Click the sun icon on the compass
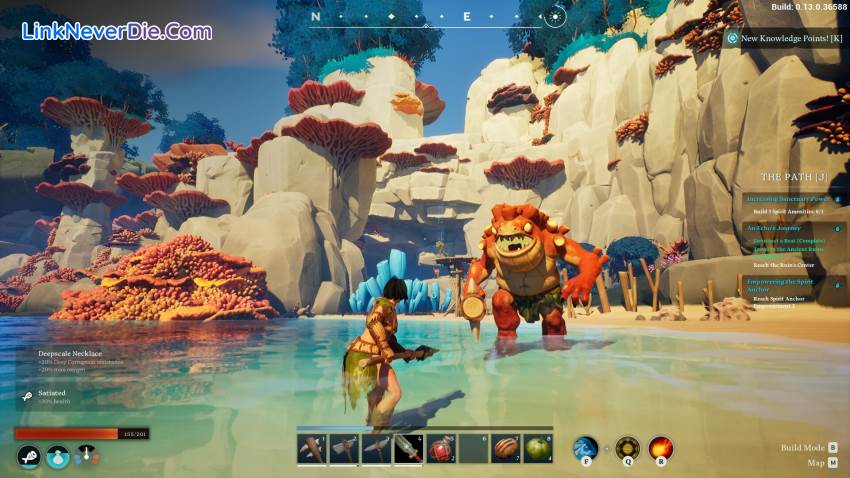The width and height of the screenshot is (850, 478). pos(556,16)
